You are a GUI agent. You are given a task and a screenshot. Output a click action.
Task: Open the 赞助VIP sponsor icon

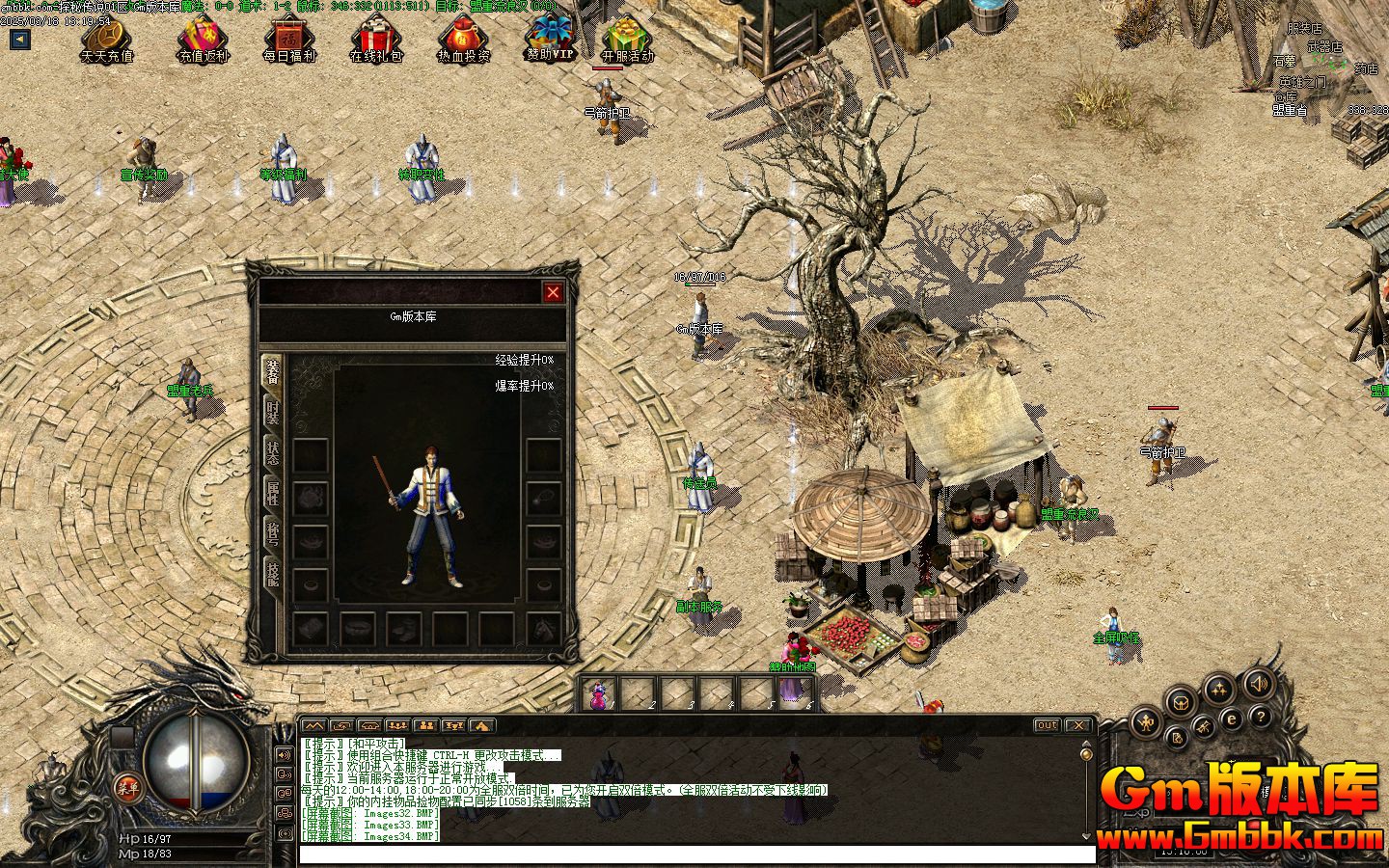[x=549, y=38]
